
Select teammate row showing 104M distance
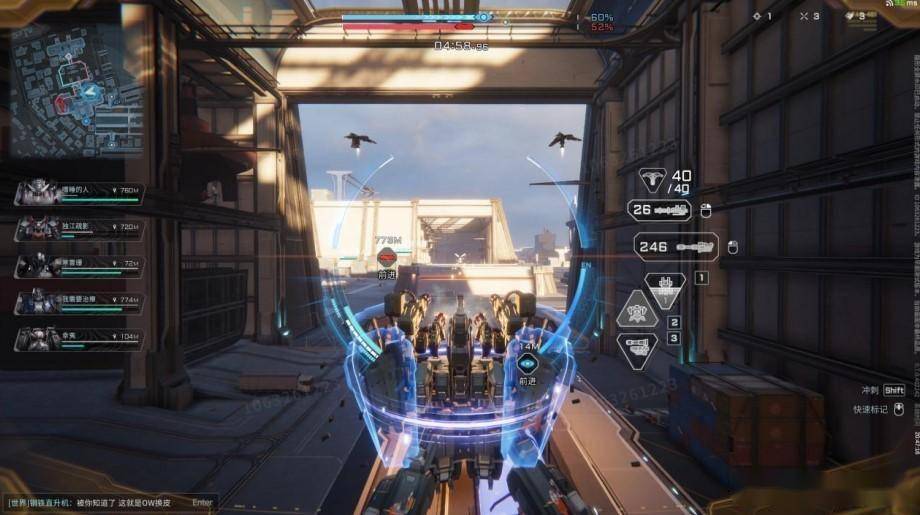pyautogui.click(x=78, y=338)
